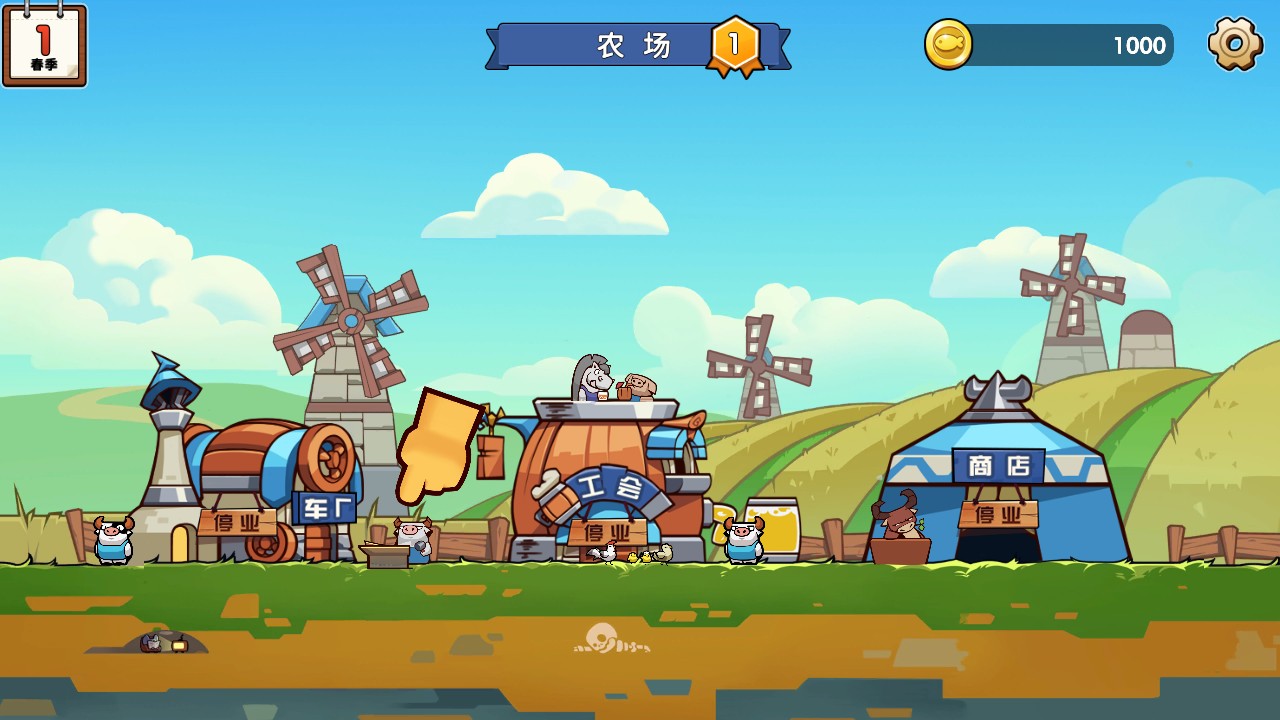Open the day 1 春季 calendar
Viewport: 1280px width, 720px height.
point(44,45)
